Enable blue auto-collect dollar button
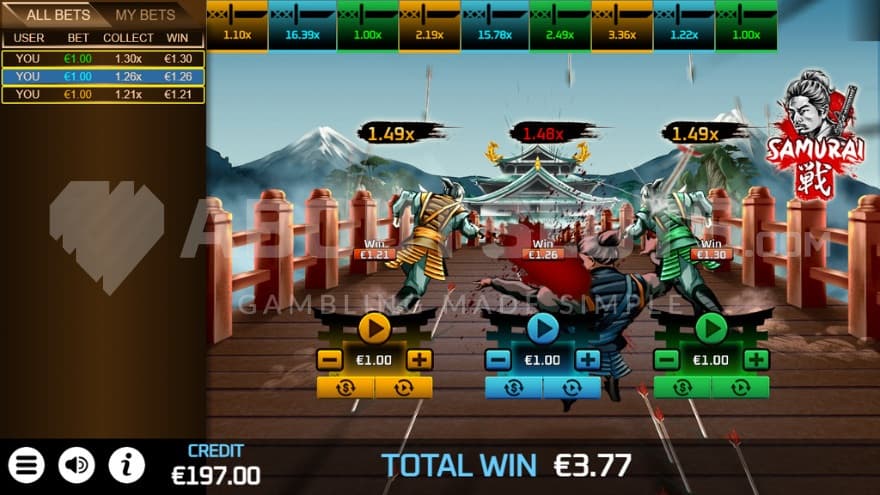880x495 pixels. (514, 387)
